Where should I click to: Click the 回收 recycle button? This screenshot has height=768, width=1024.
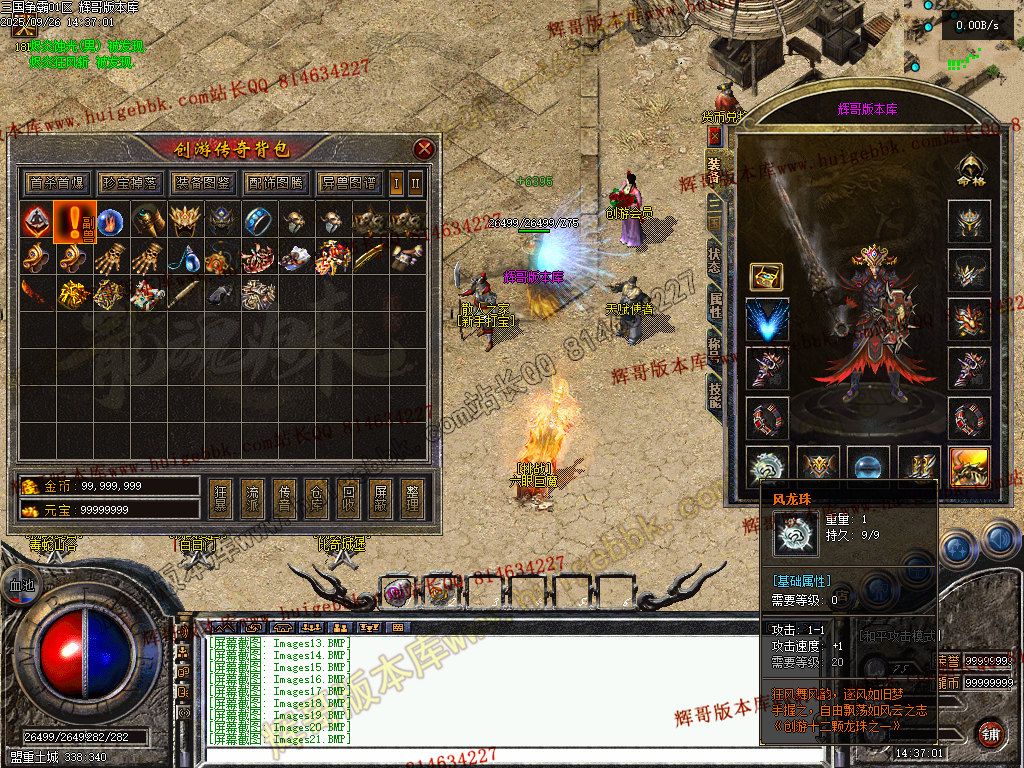[348, 498]
